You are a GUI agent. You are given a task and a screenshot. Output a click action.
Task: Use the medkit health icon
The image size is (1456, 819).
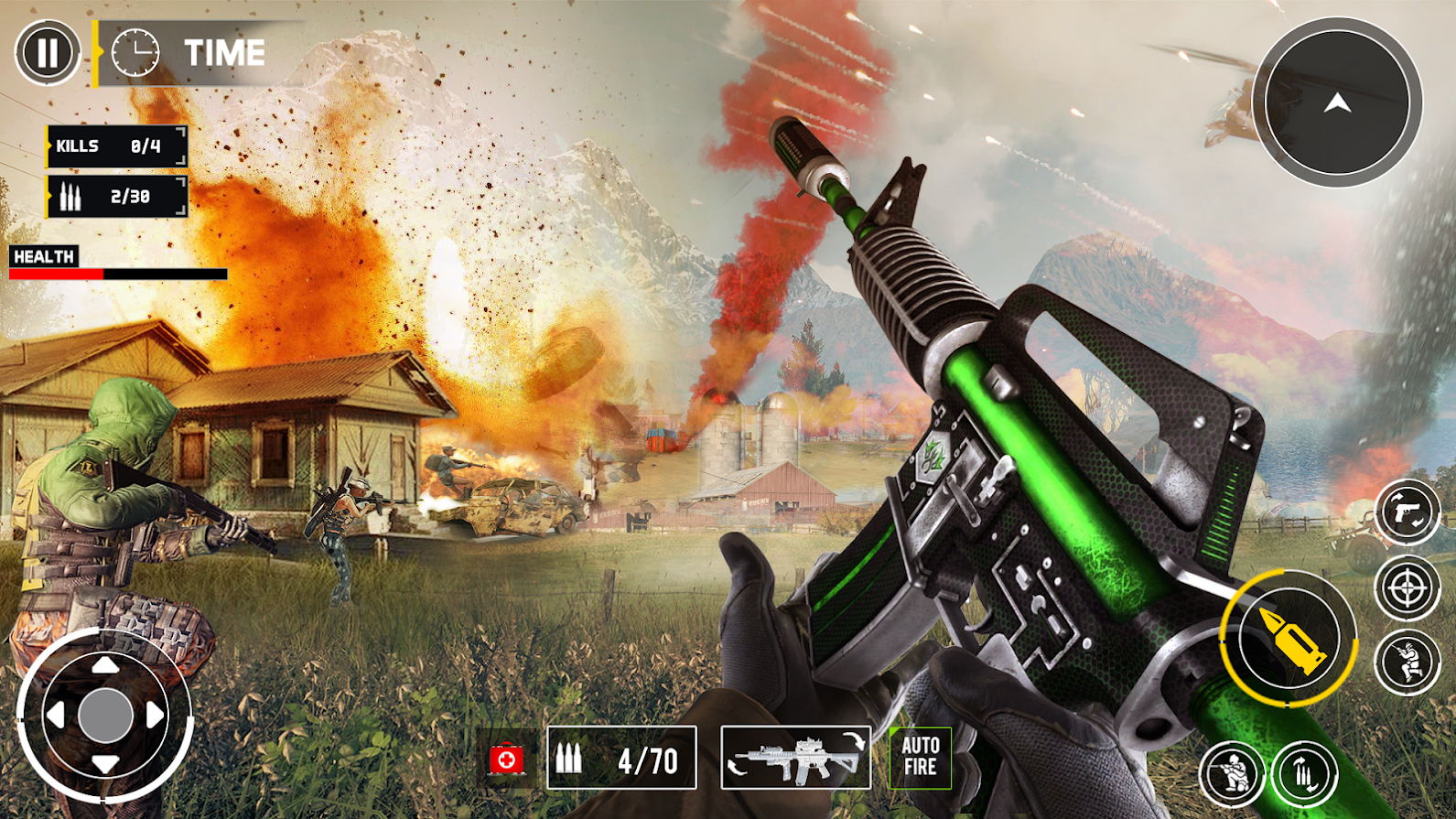pyautogui.click(x=507, y=758)
